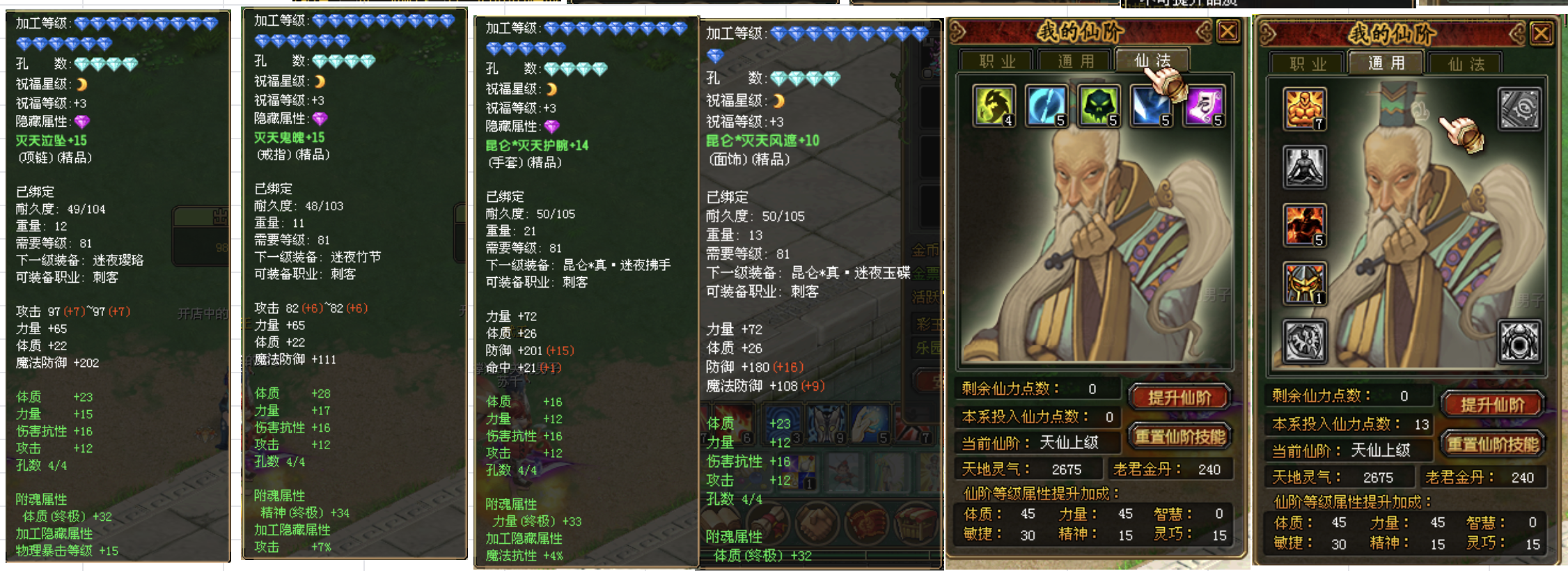Image resolution: width=1568 pixels, height=571 pixels.
Task: Select the golden strength skill icon level 7
Action: [1303, 108]
